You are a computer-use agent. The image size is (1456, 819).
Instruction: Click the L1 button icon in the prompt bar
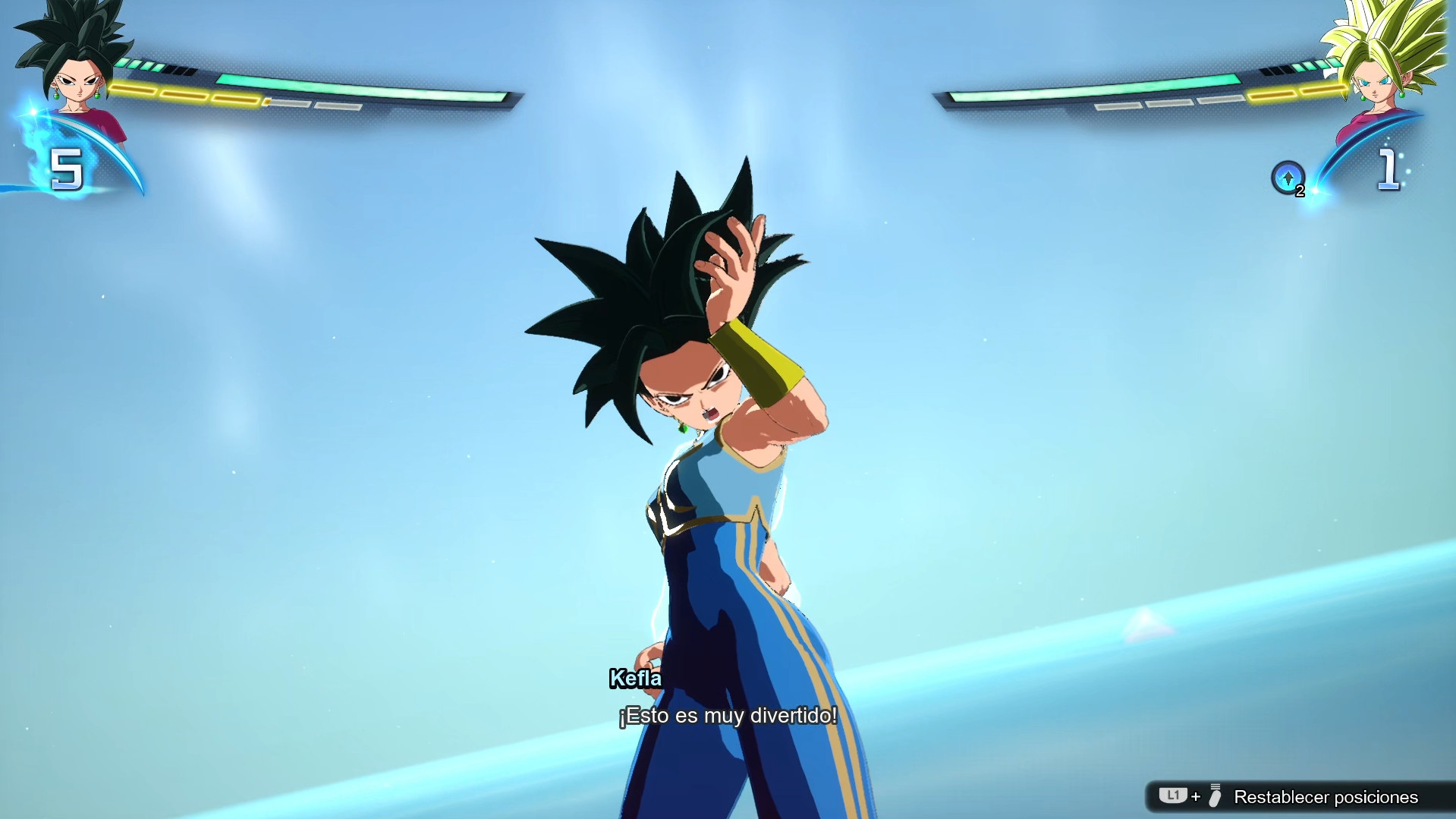click(x=1175, y=796)
